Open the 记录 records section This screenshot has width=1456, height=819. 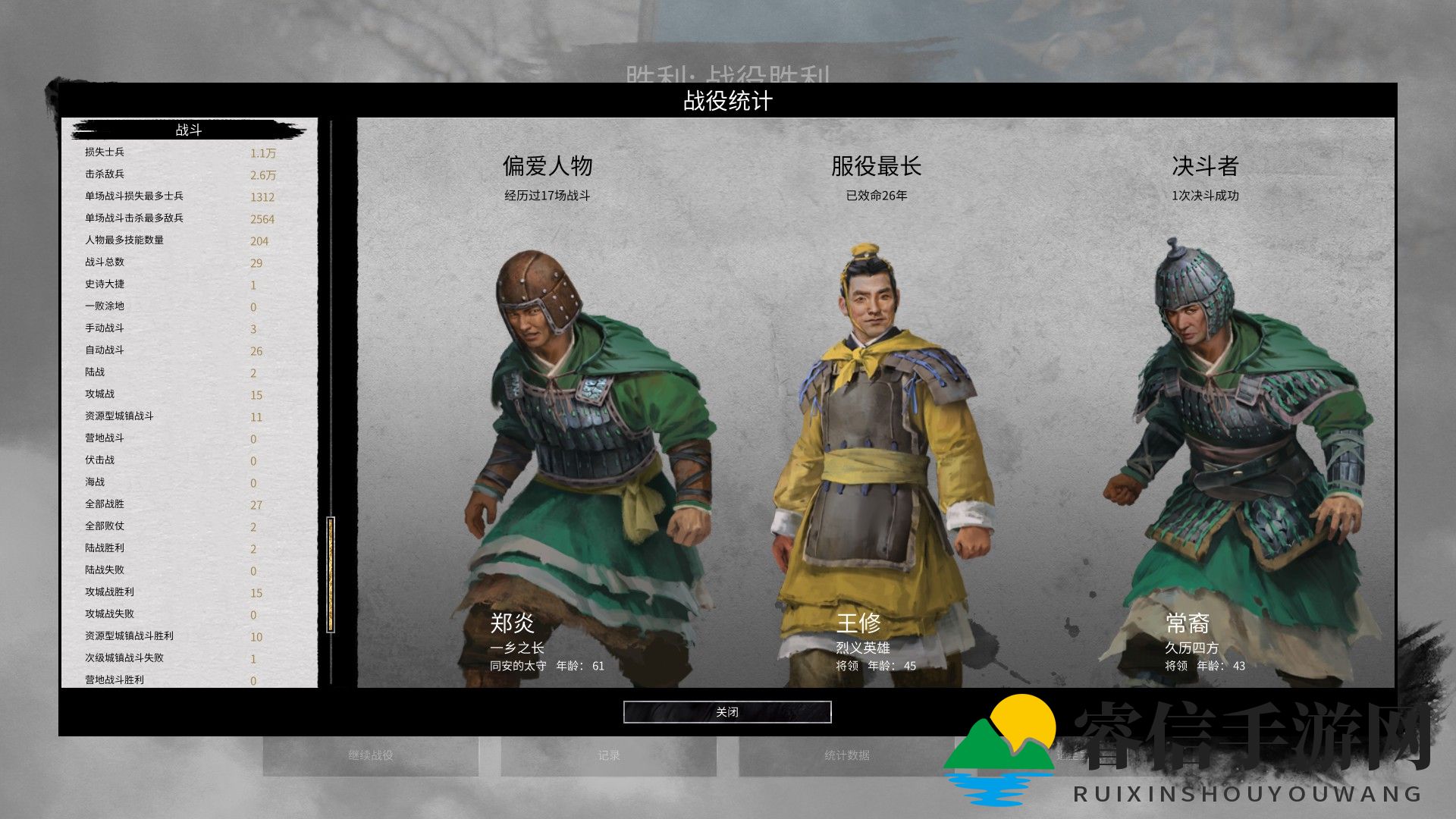[x=610, y=755]
